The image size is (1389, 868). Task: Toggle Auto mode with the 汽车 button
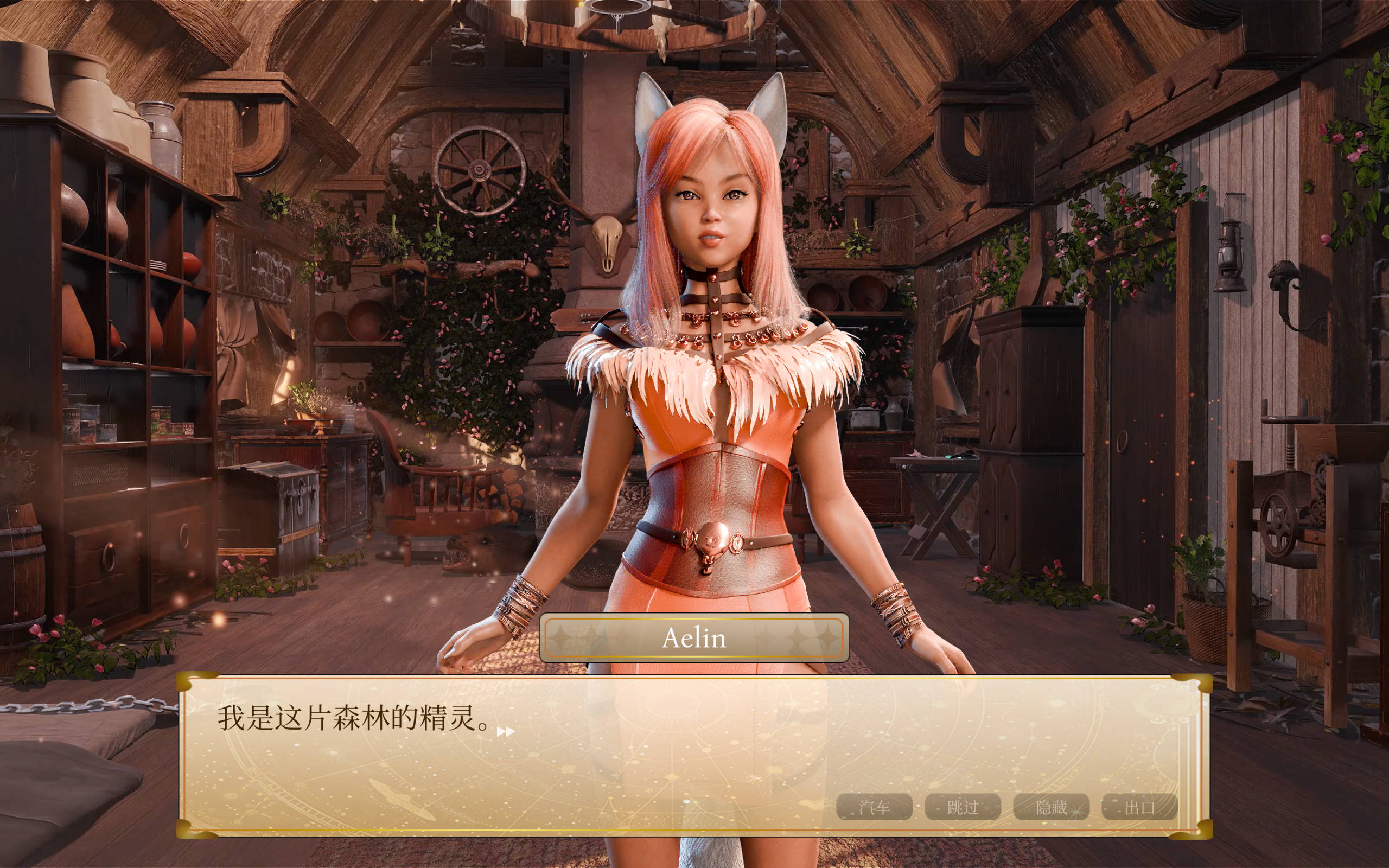pyautogui.click(x=876, y=806)
